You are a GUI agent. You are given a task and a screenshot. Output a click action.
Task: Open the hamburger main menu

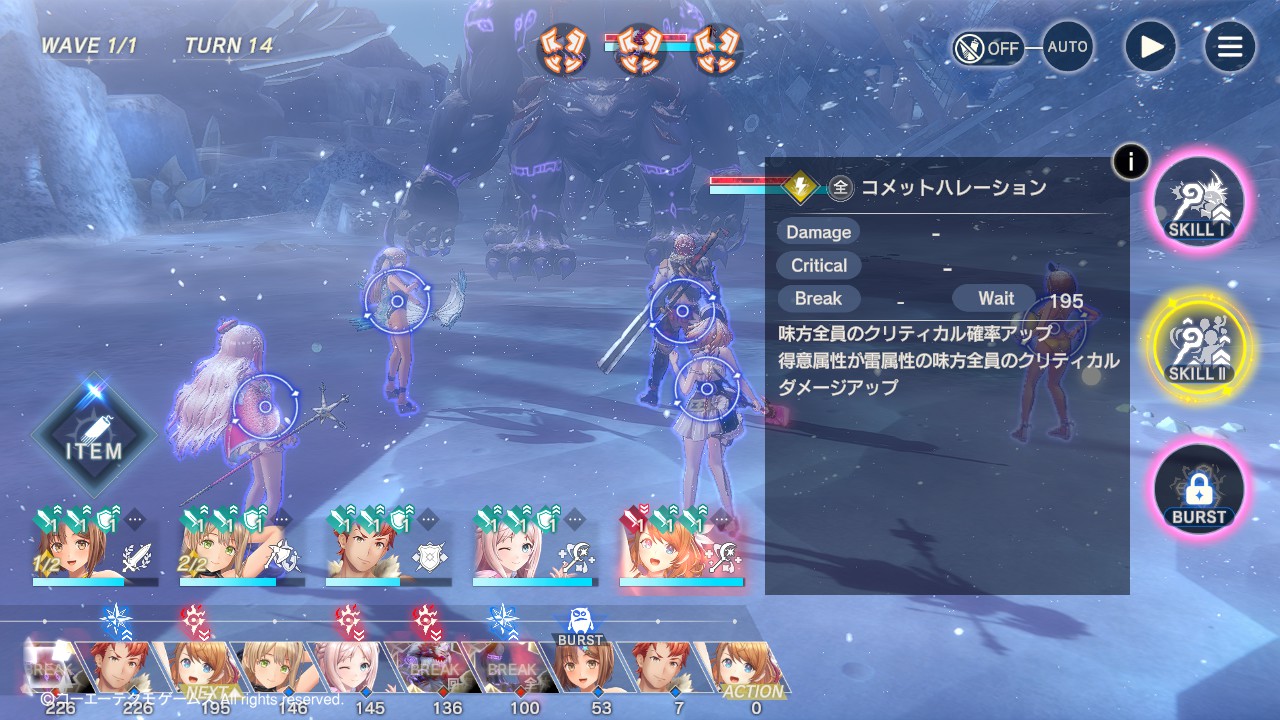click(1229, 47)
